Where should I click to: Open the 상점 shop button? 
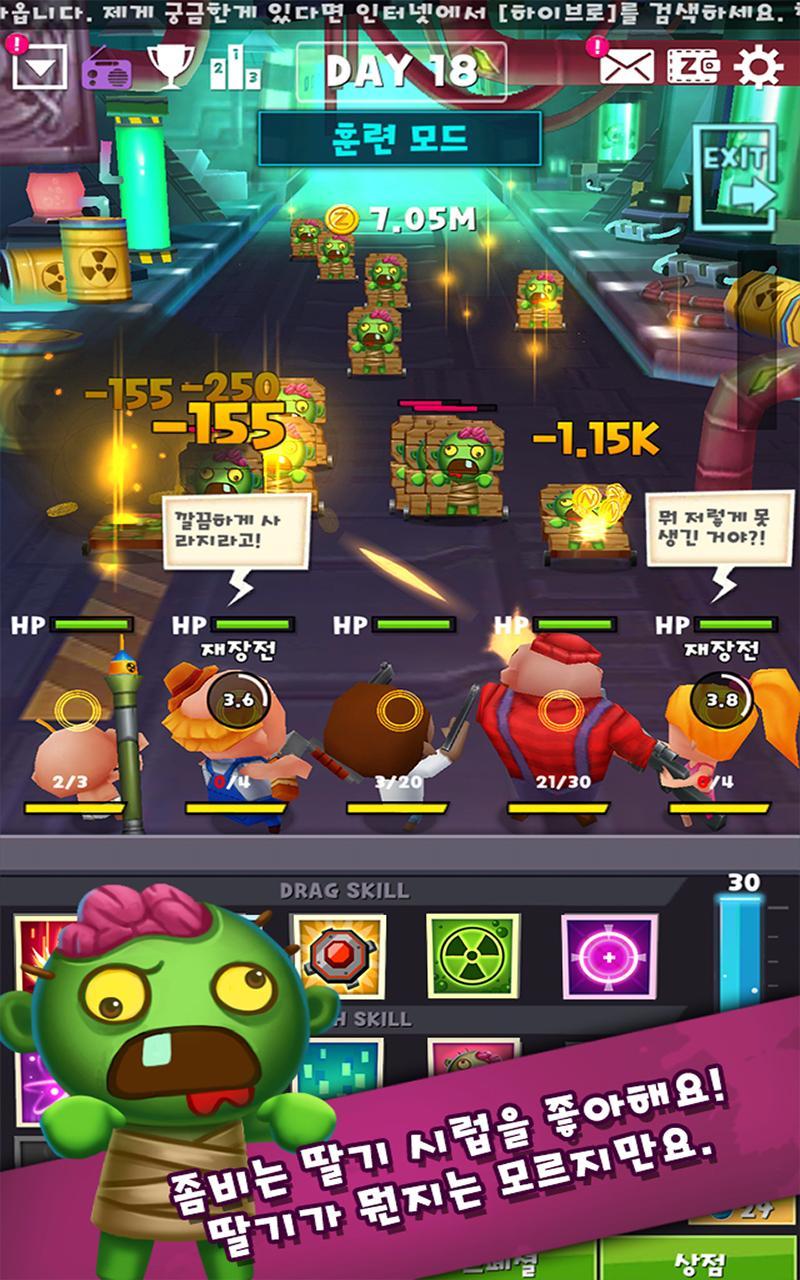[698, 1261]
